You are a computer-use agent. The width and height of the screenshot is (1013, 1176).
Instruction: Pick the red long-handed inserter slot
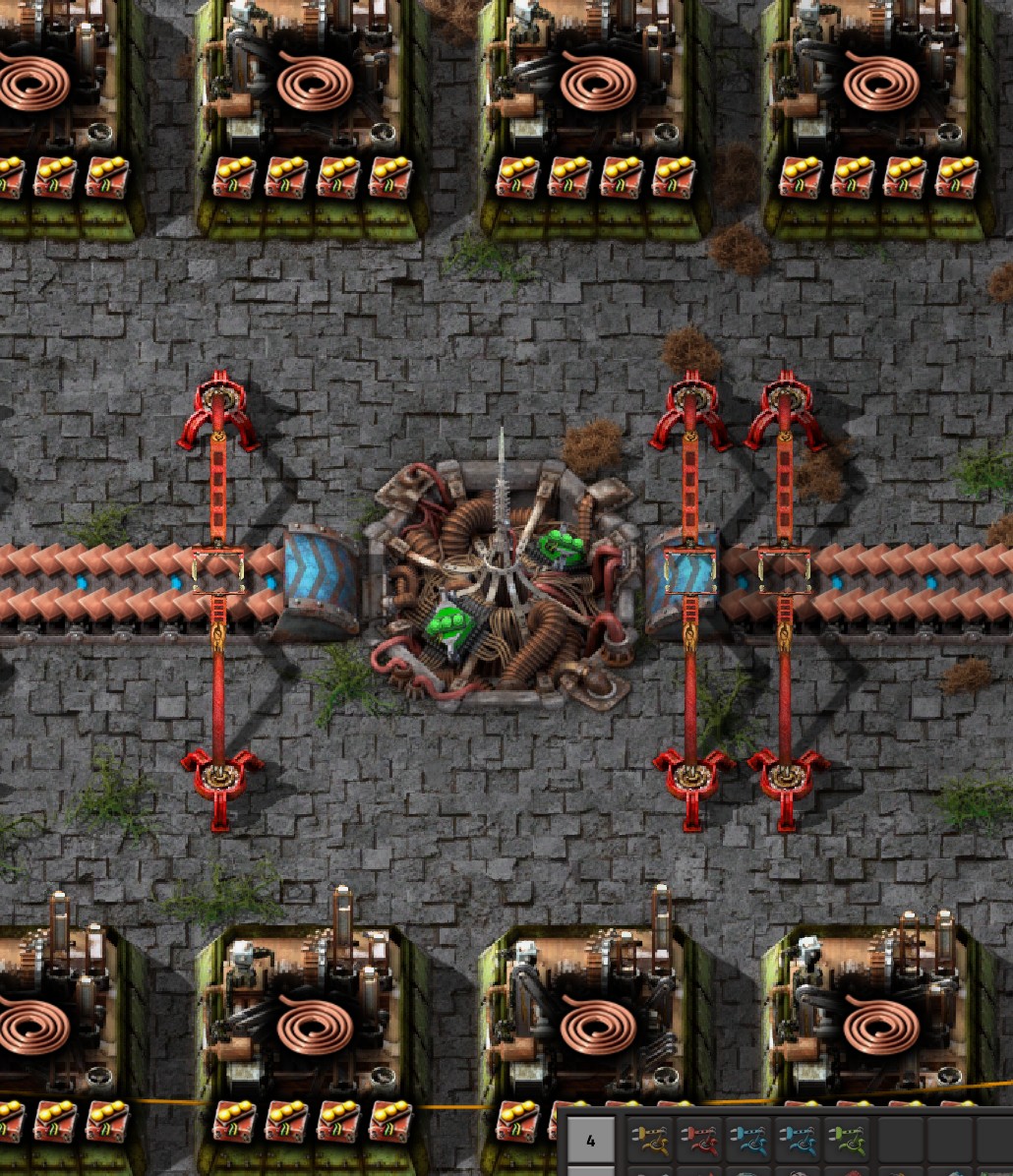point(700,1141)
